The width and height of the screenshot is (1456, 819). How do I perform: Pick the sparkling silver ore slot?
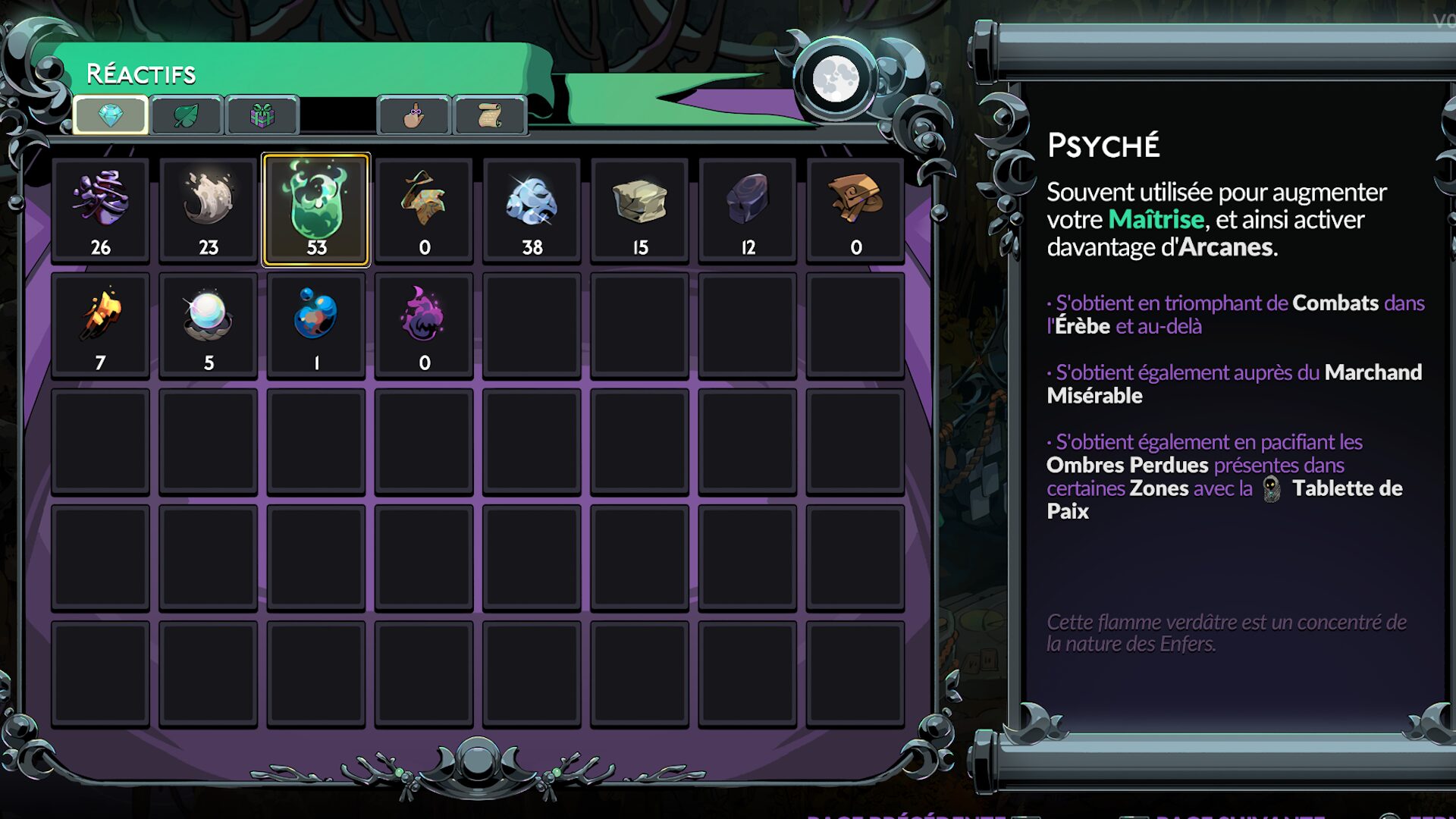point(532,209)
